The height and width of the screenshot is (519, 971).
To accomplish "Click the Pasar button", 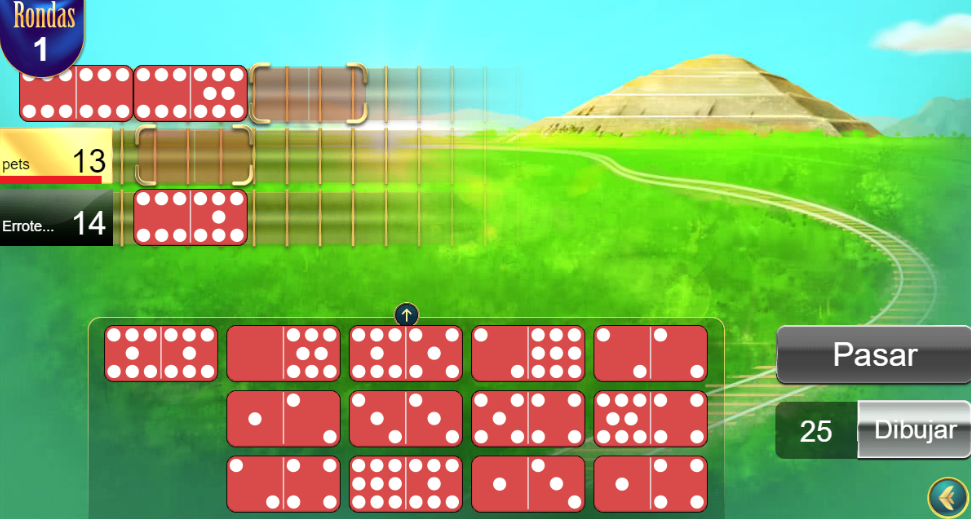I will 874,355.
